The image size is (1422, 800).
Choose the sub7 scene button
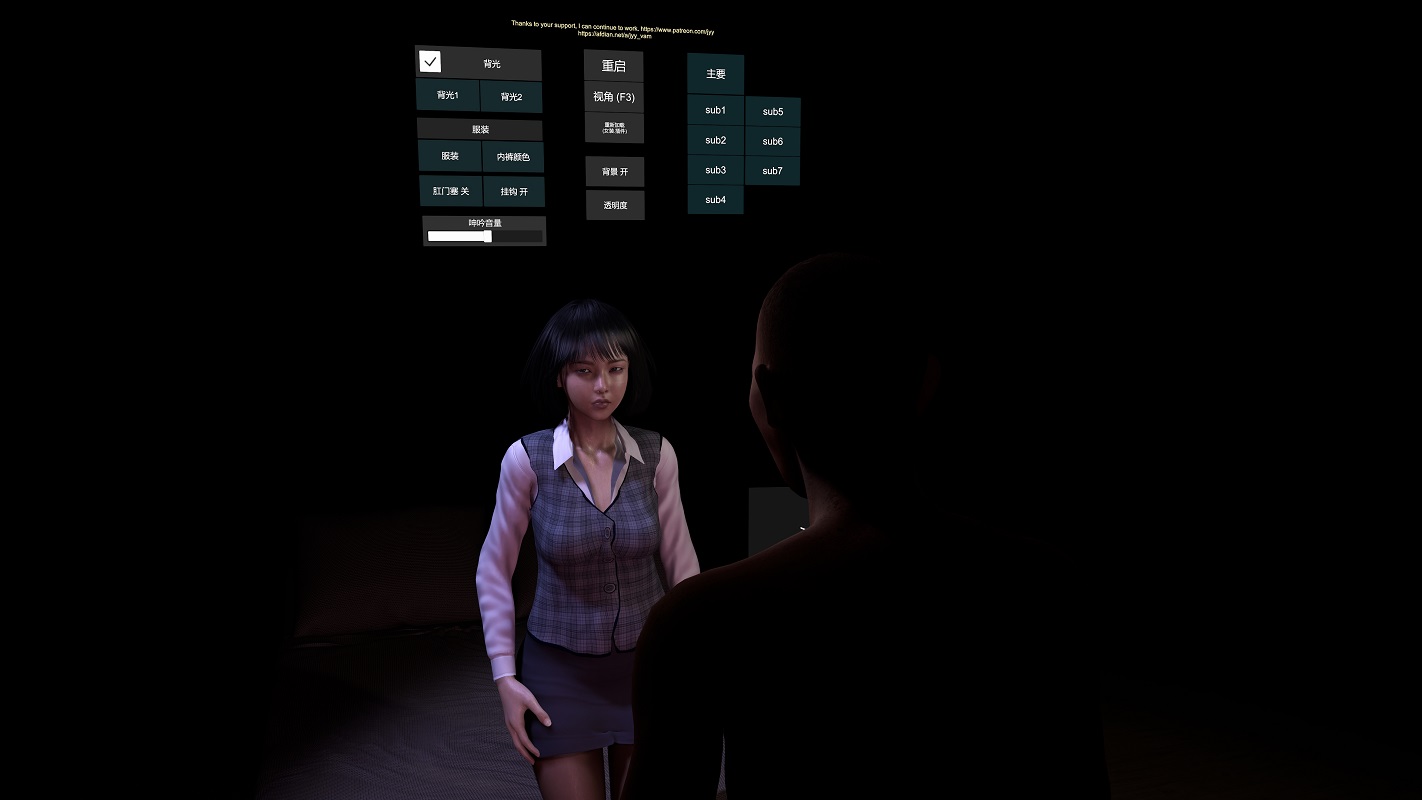pos(773,171)
